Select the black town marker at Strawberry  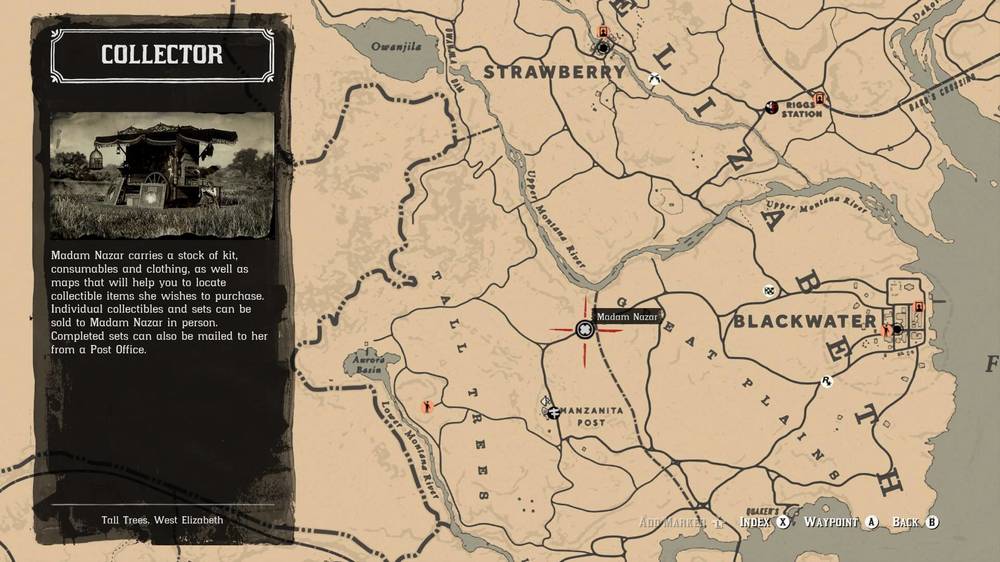[x=604, y=47]
